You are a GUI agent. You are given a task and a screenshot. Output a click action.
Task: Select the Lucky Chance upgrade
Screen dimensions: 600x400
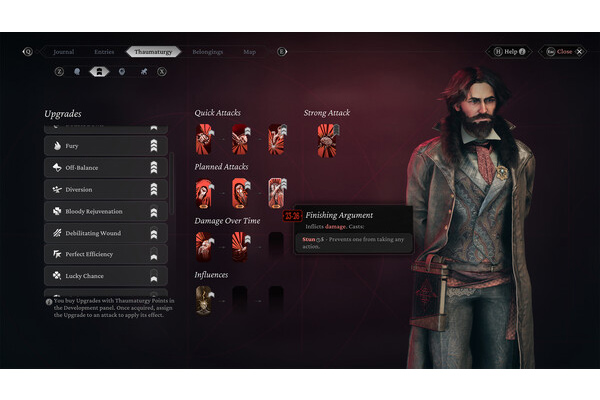pyautogui.click(x=105, y=276)
